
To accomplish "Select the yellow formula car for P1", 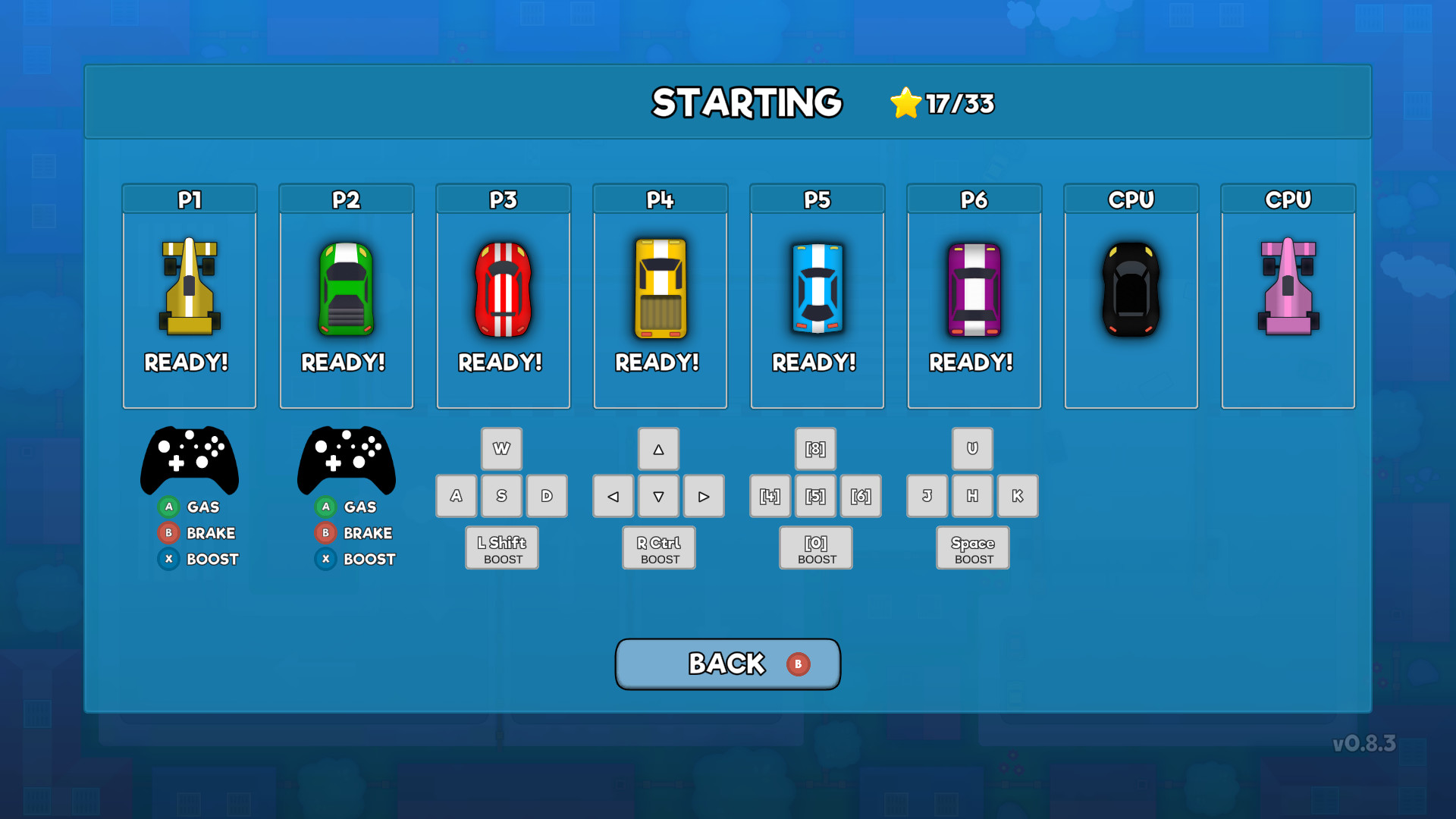I will click(189, 288).
